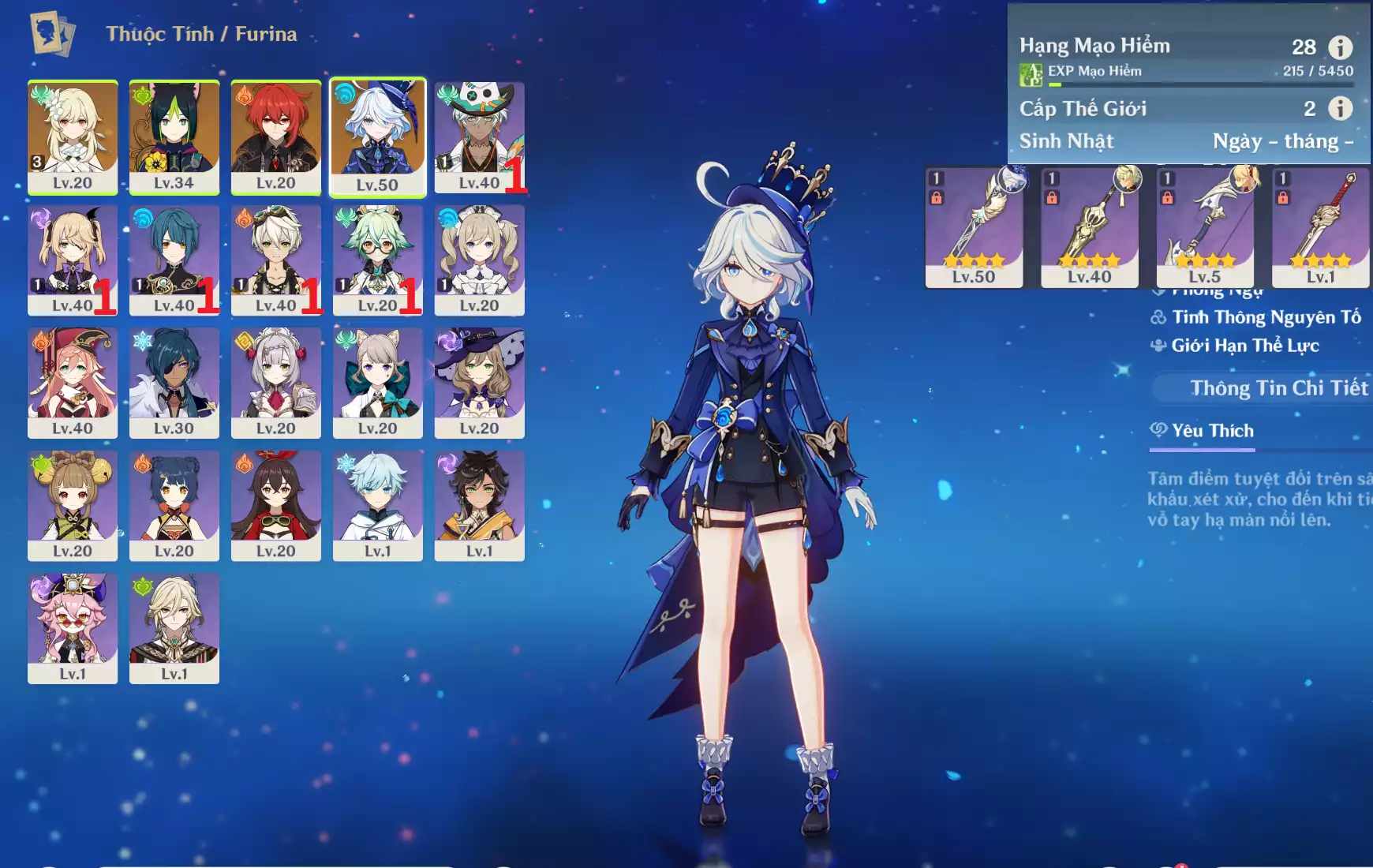1373x868 pixels.
Task: Select the Lv.5 bow weapon
Action: [x=1205, y=226]
